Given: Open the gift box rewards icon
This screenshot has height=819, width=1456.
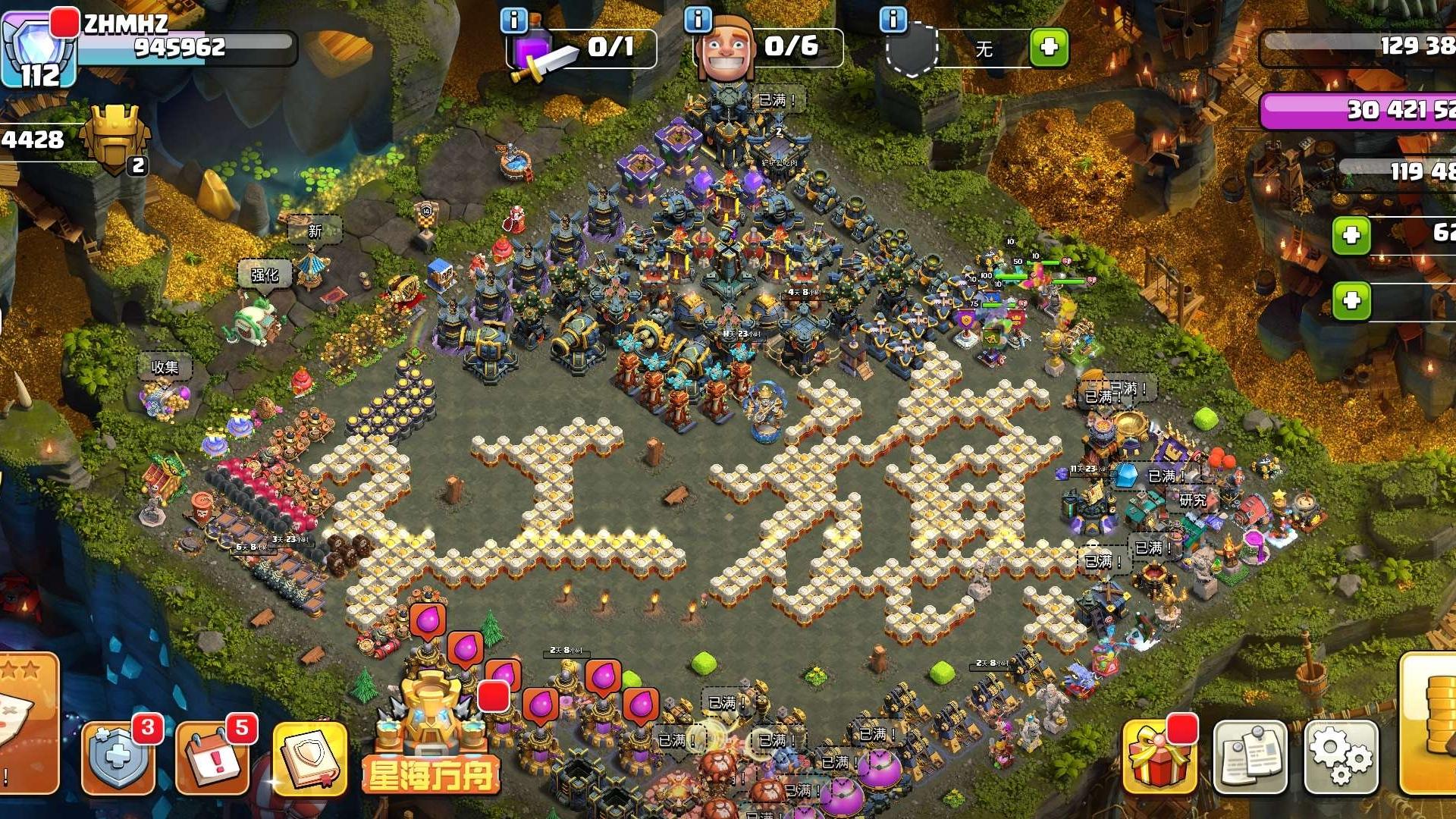Looking at the screenshot, I should [1159, 758].
